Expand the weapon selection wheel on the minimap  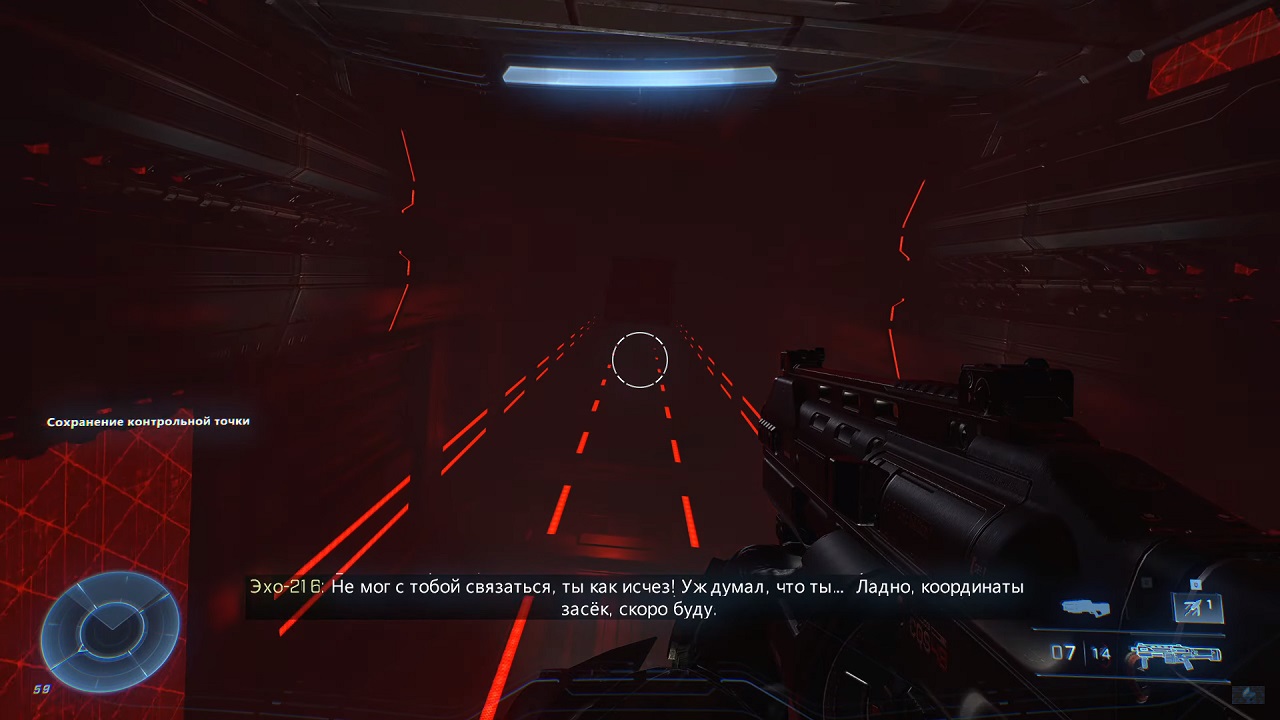pos(110,630)
